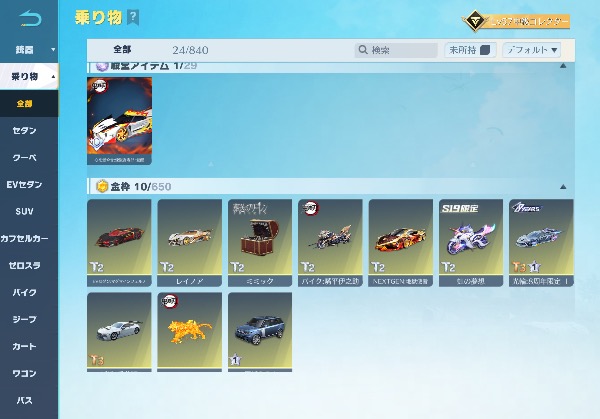Image resolution: width=600 pixels, height=419 pixels.
Task: Expand the 銃器 weapons category
Action: pyautogui.click(x=28, y=49)
